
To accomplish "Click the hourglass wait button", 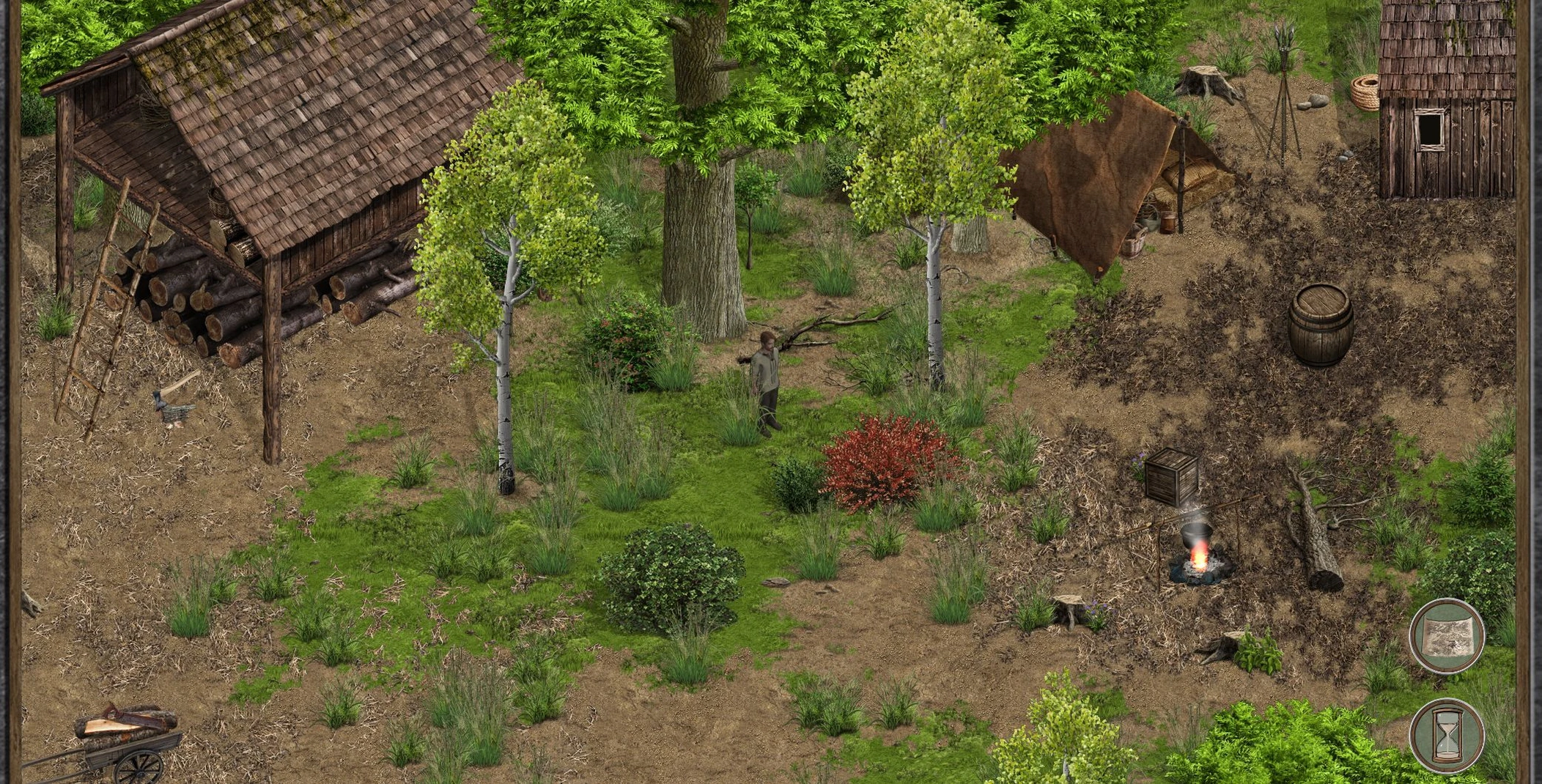I will (1446, 735).
